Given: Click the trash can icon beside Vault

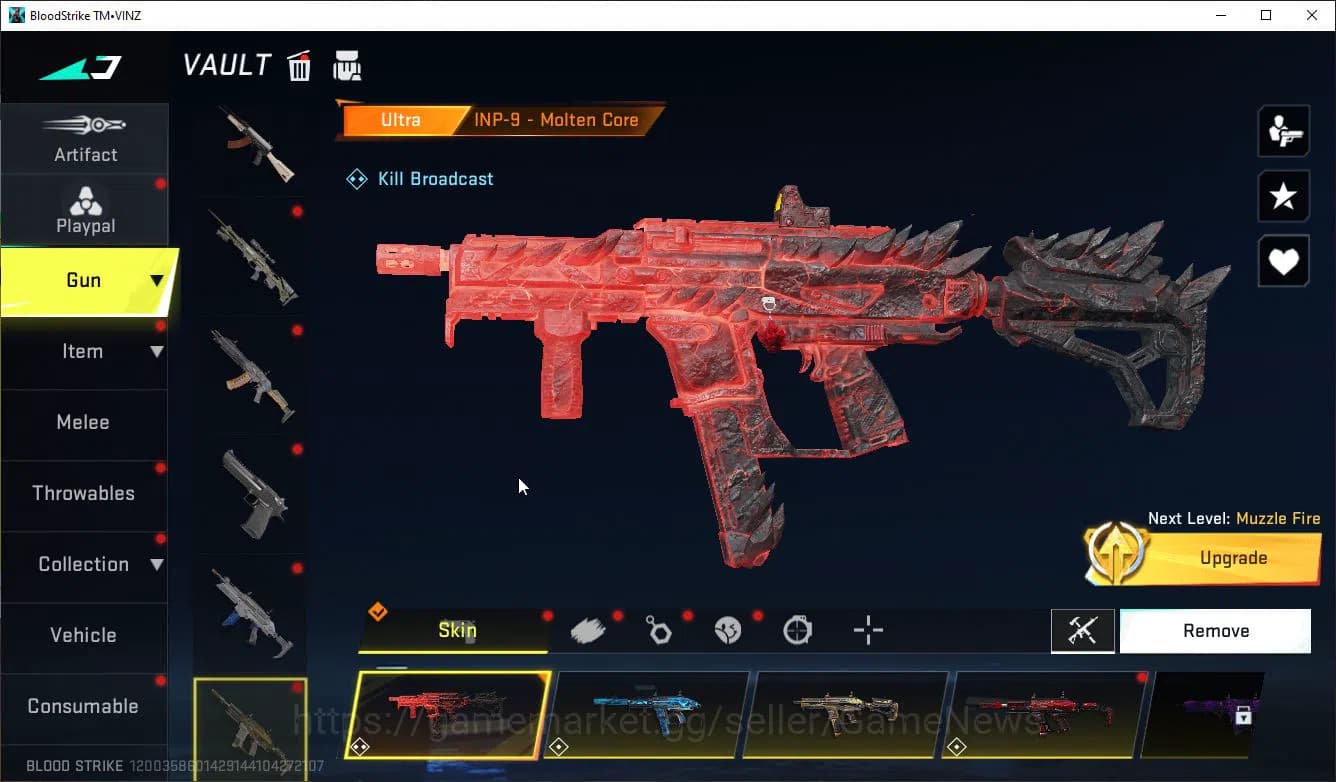Looking at the screenshot, I should point(299,66).
